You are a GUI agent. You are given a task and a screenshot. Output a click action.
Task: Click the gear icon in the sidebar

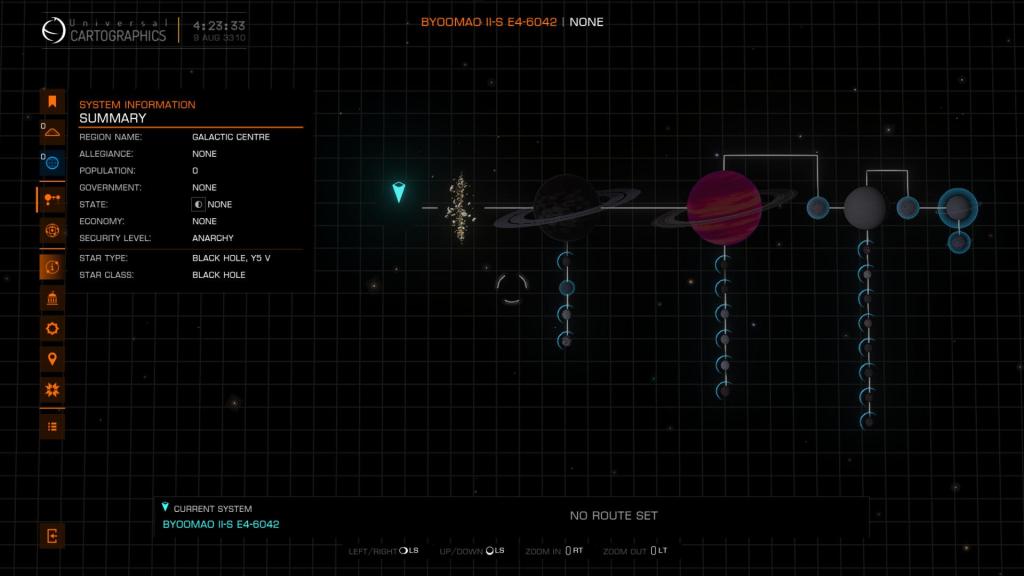pyautogui.click(x=52, y=328)
